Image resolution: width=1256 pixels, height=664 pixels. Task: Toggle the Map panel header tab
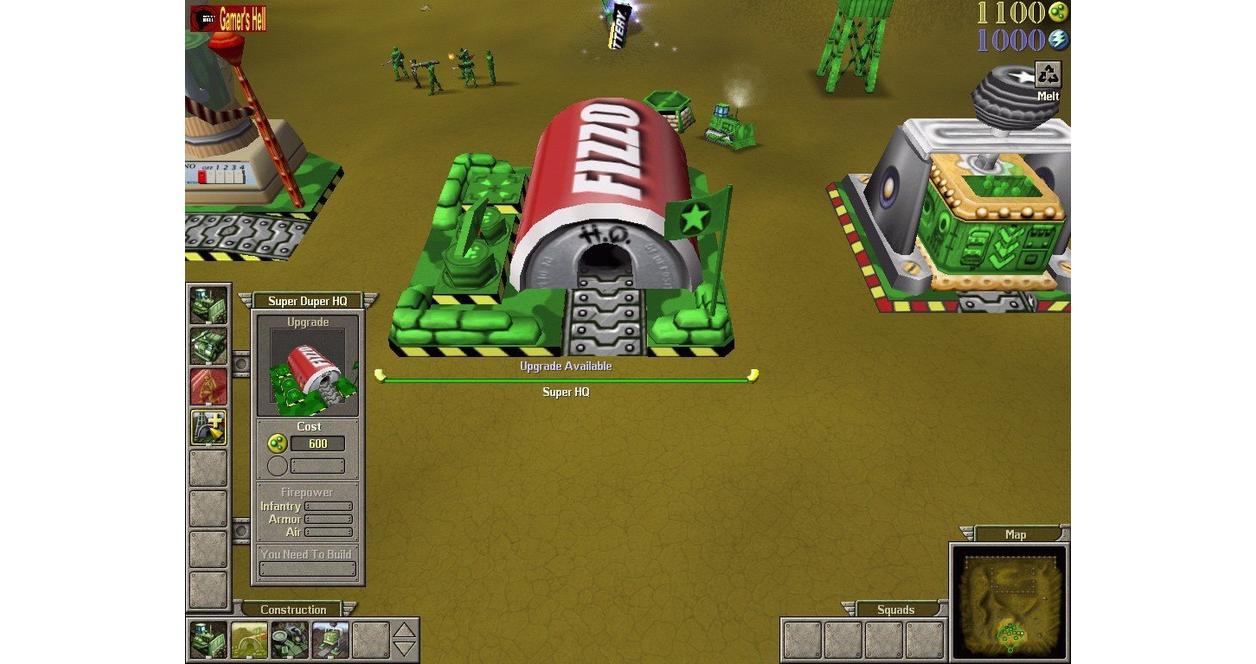1015,534
